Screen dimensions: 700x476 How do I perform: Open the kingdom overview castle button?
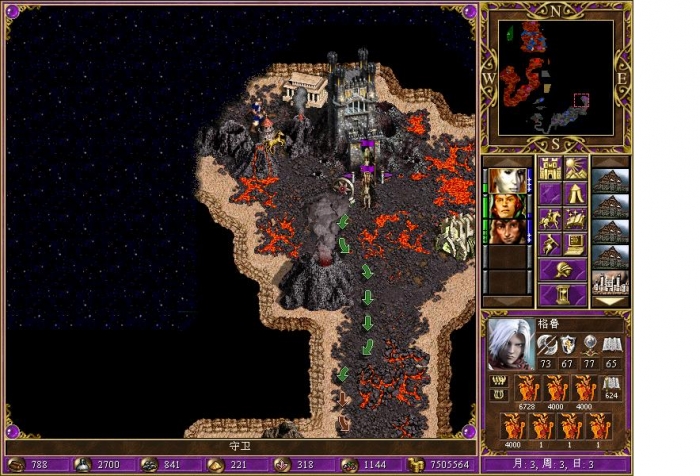click(x=549, y=167)
